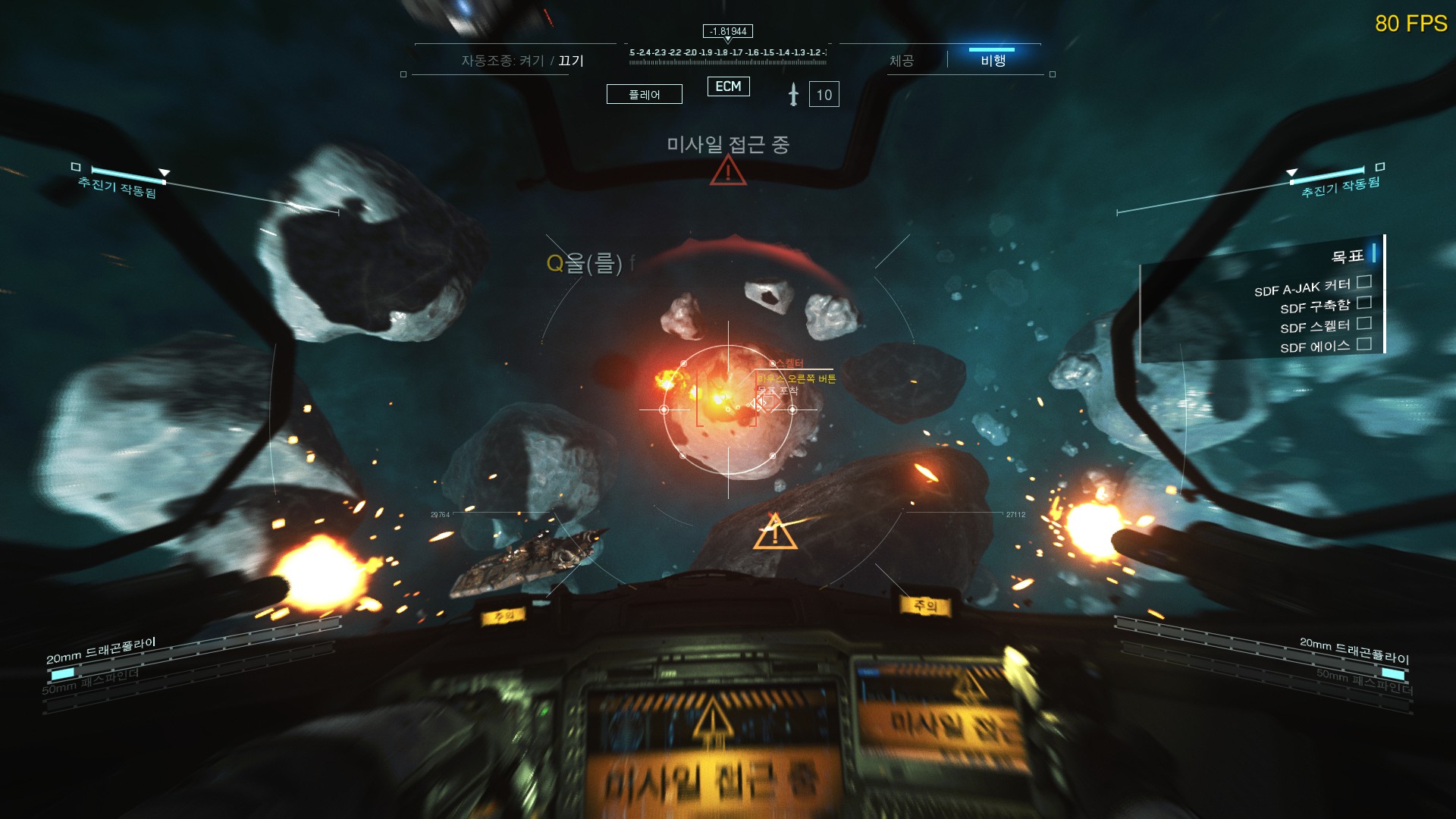Toggle the 자동조종 autopilot setting
This screenshot has width=1456, height=819.
pyautogui.click(x=522, y=61)
